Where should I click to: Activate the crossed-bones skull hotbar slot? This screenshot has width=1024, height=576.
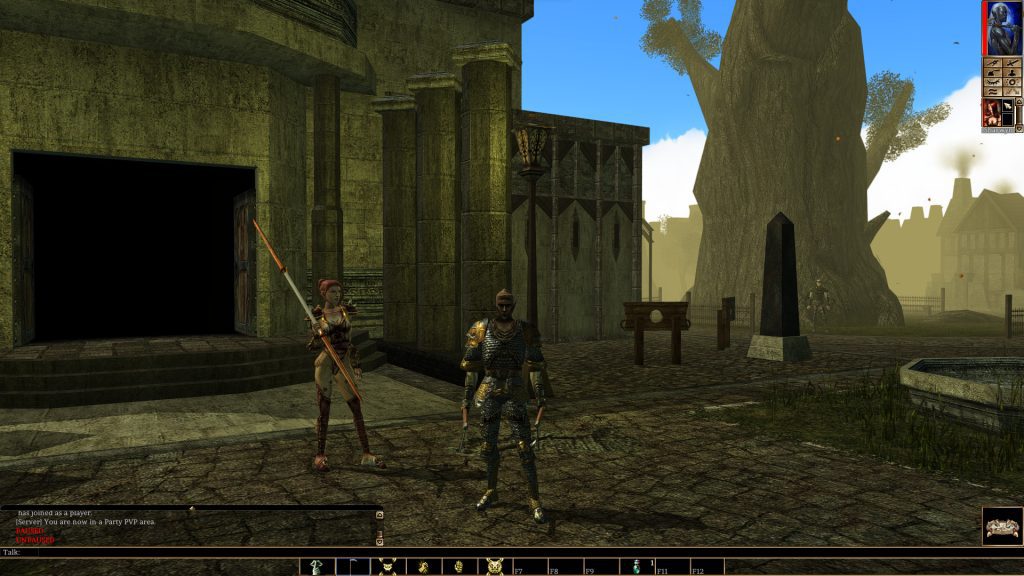(387, 567)
